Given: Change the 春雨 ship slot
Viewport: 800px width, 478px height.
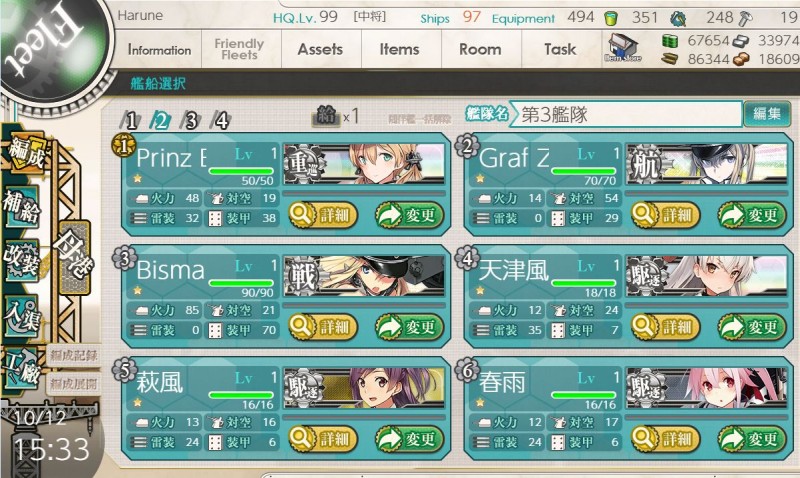Looking at the screenshot, I should (x=750, y=438).
